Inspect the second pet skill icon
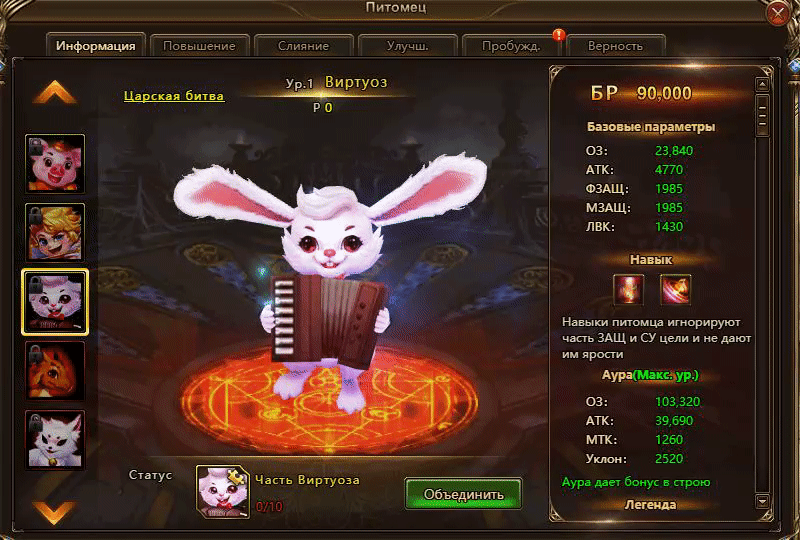The height and width of the screenshot is (540, 800). coord(675,290)
